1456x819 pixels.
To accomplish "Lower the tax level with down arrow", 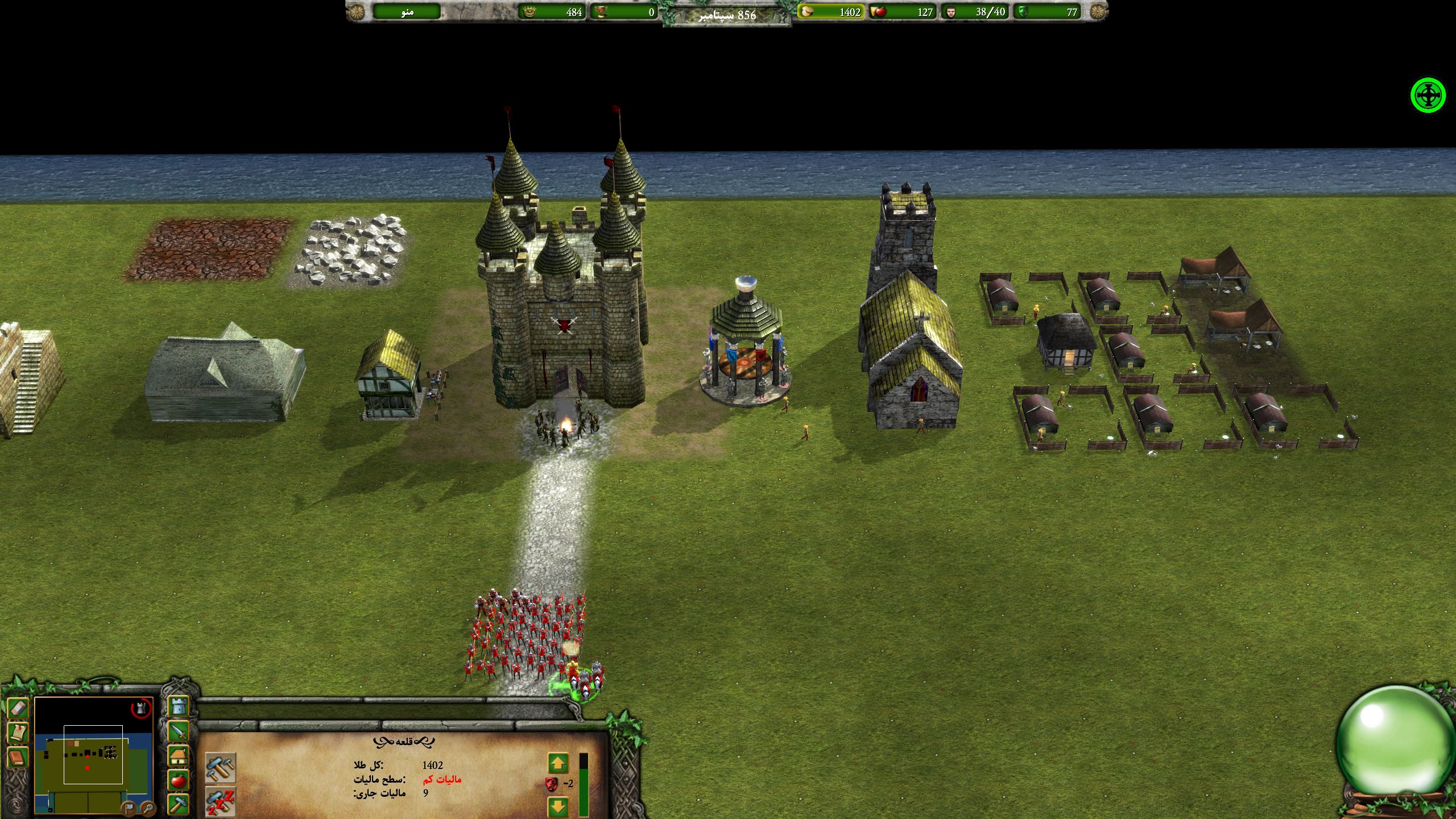I will pyautogui.click(x=558, y=806).
